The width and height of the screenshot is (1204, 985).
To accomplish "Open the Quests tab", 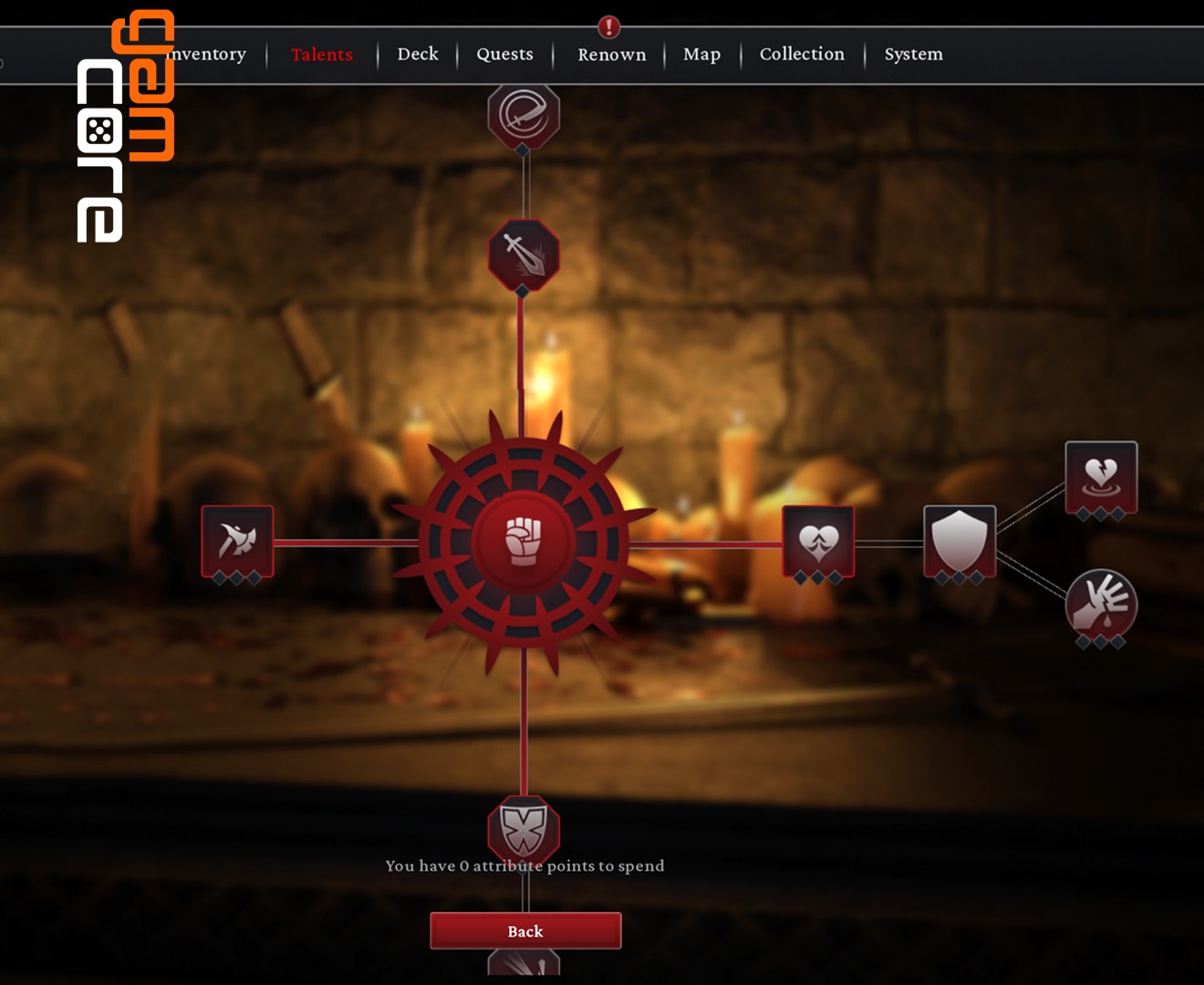I will [504, 55].
